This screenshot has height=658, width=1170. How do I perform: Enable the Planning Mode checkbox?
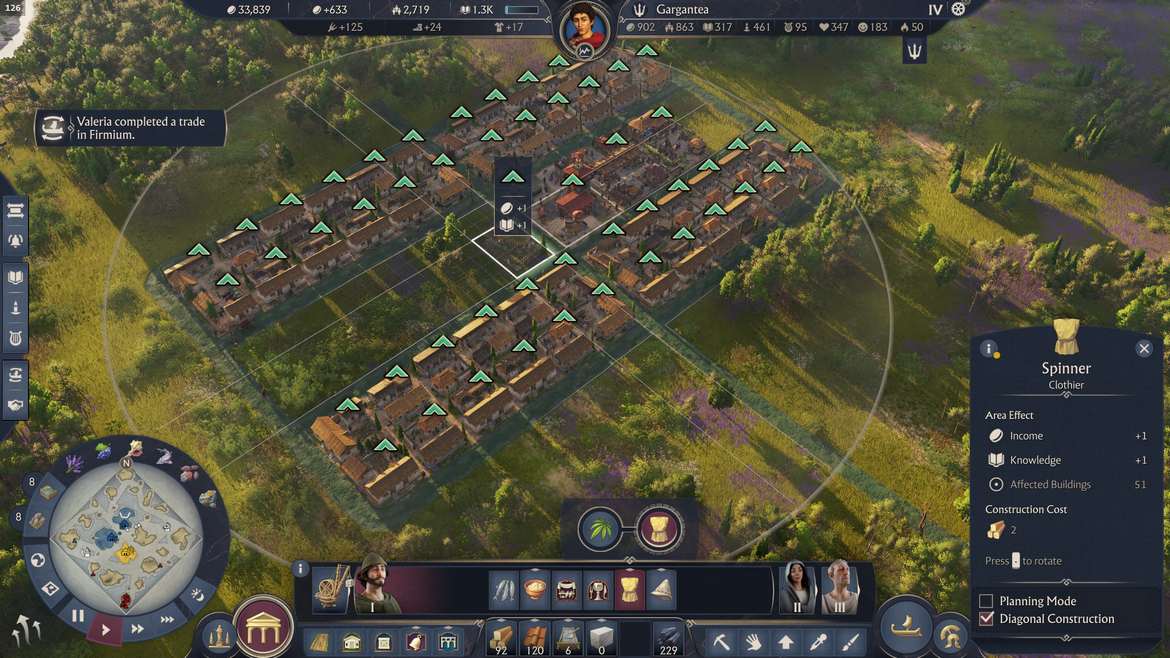(x=986, y=601)
